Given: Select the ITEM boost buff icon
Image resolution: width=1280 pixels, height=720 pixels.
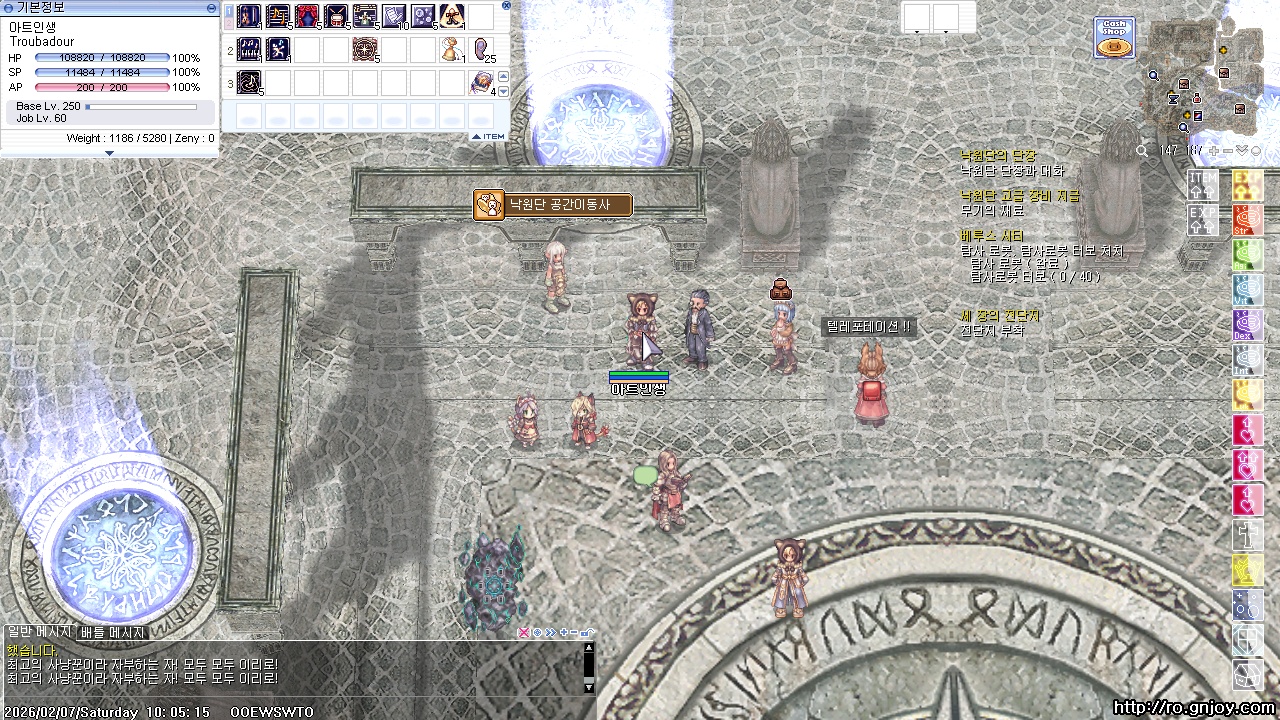Looking at the screenshot, I should [1203, 184].
